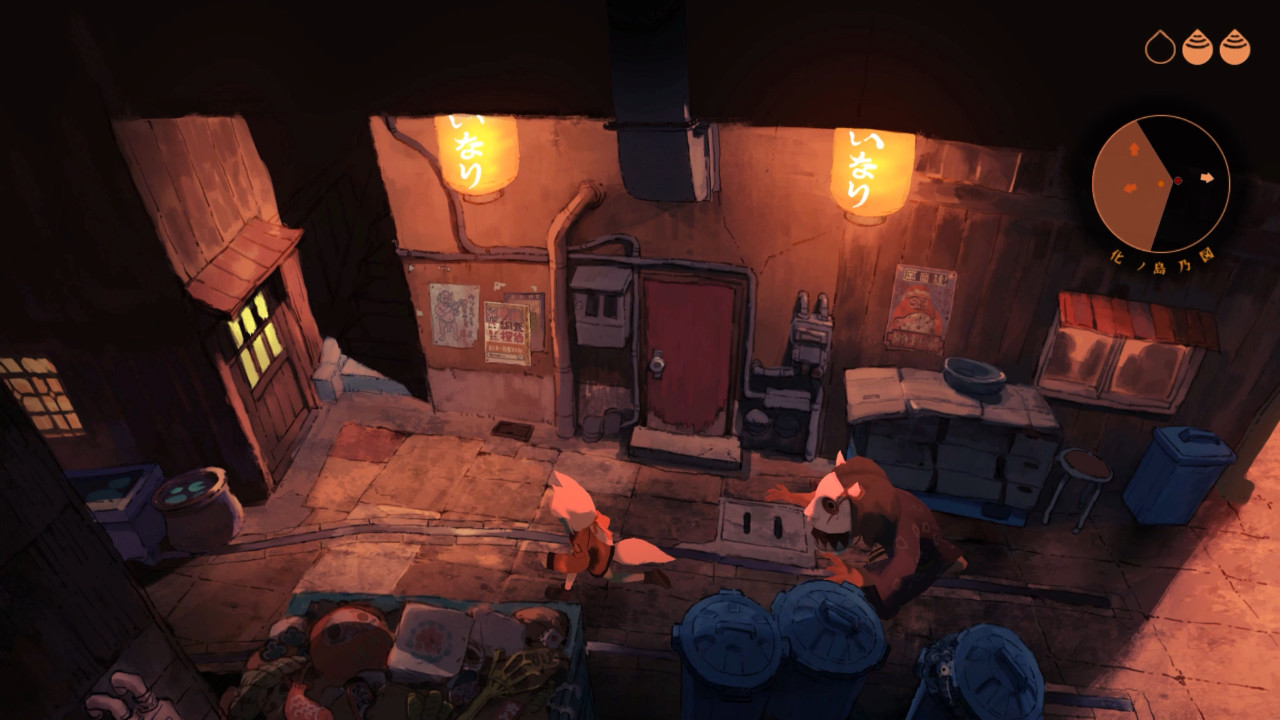Click the orange objective marker inside the minimap

[x=1161, y=184]
